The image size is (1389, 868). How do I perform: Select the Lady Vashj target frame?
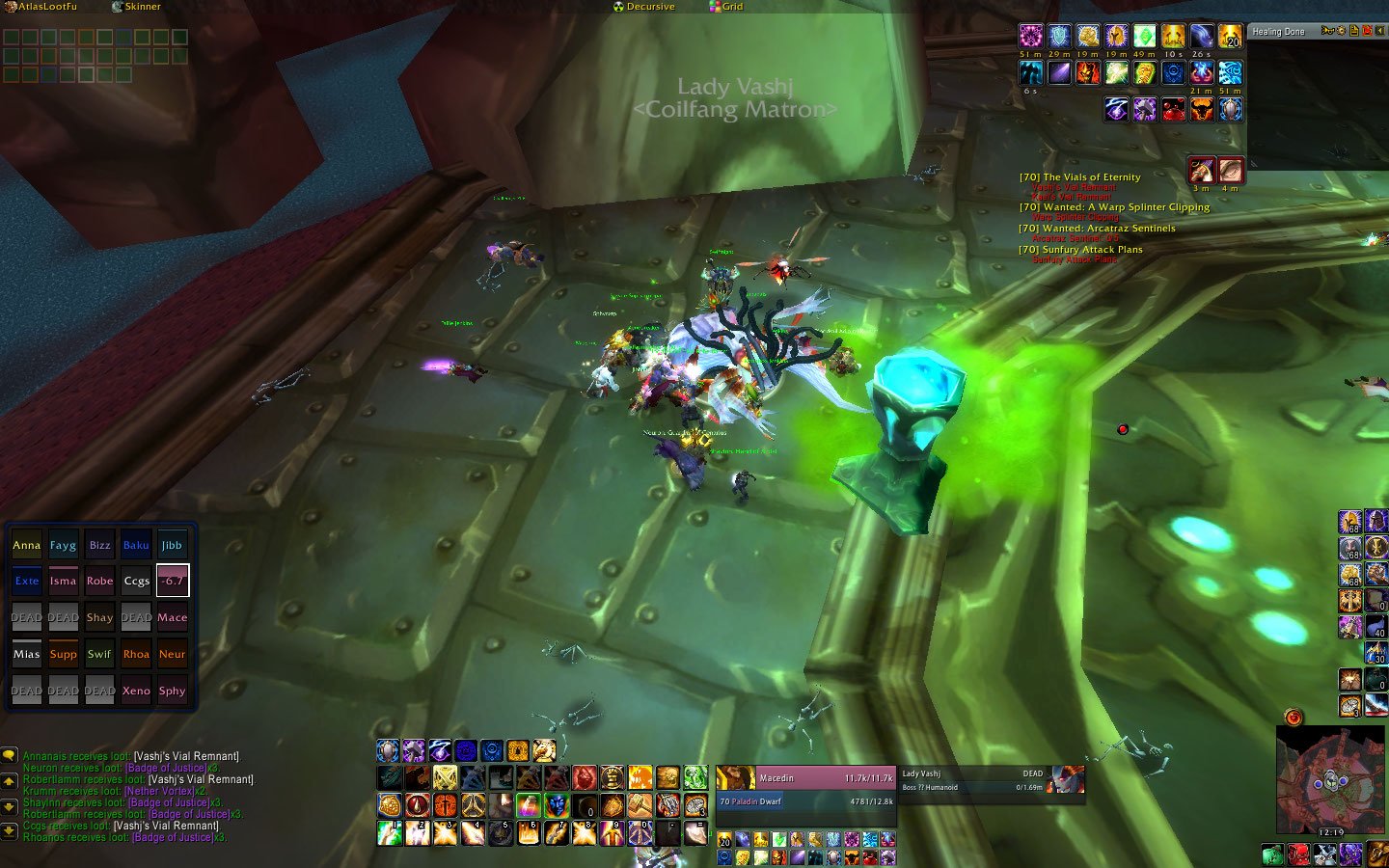974,778
